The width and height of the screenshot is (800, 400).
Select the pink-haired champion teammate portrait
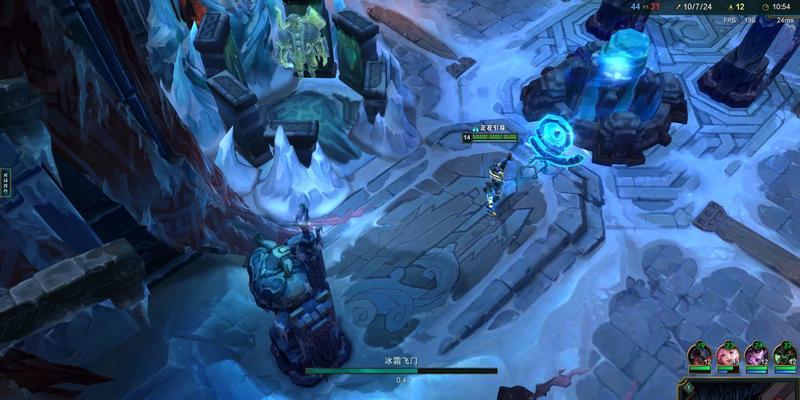[727, 354]
